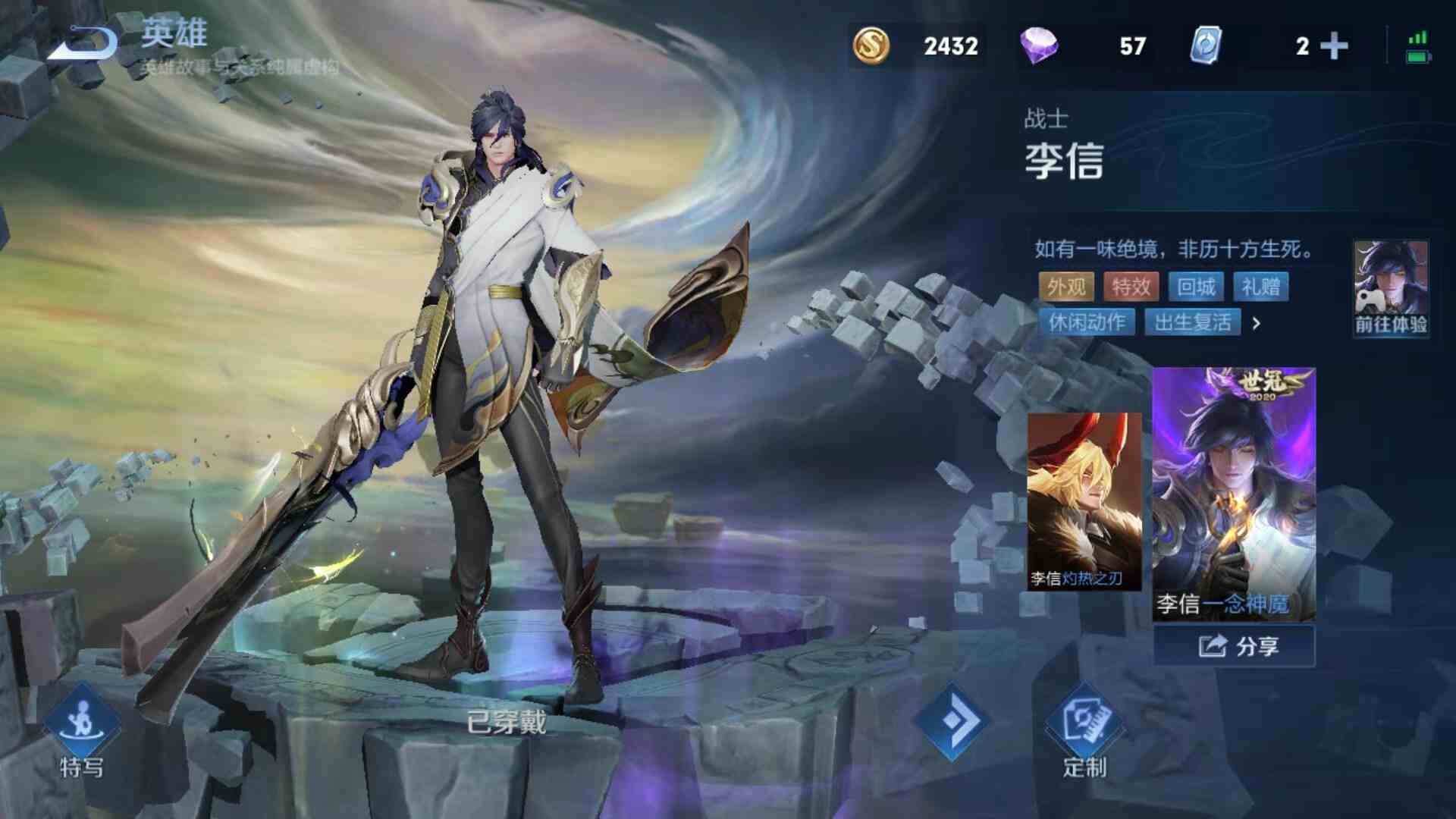Tap the diamond currency icon
The image size is (1456, 819).
pyautogui.click(x=1040, y=45)
